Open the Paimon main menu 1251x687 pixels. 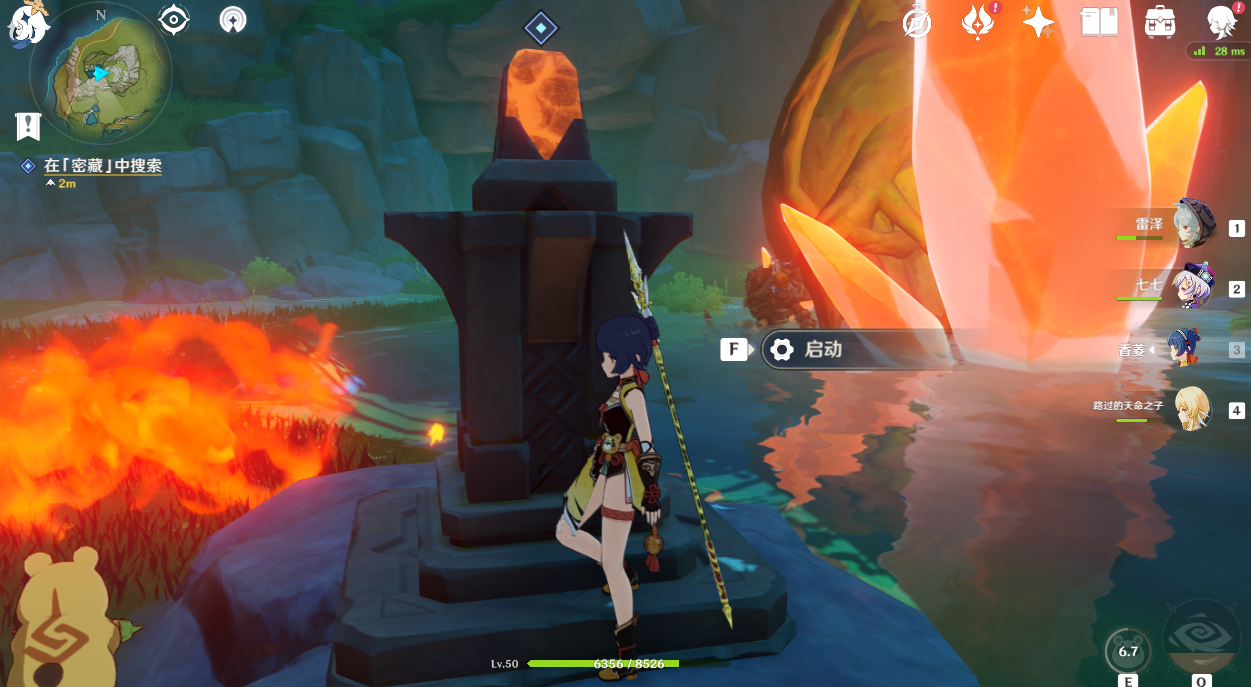coord(25,24)
